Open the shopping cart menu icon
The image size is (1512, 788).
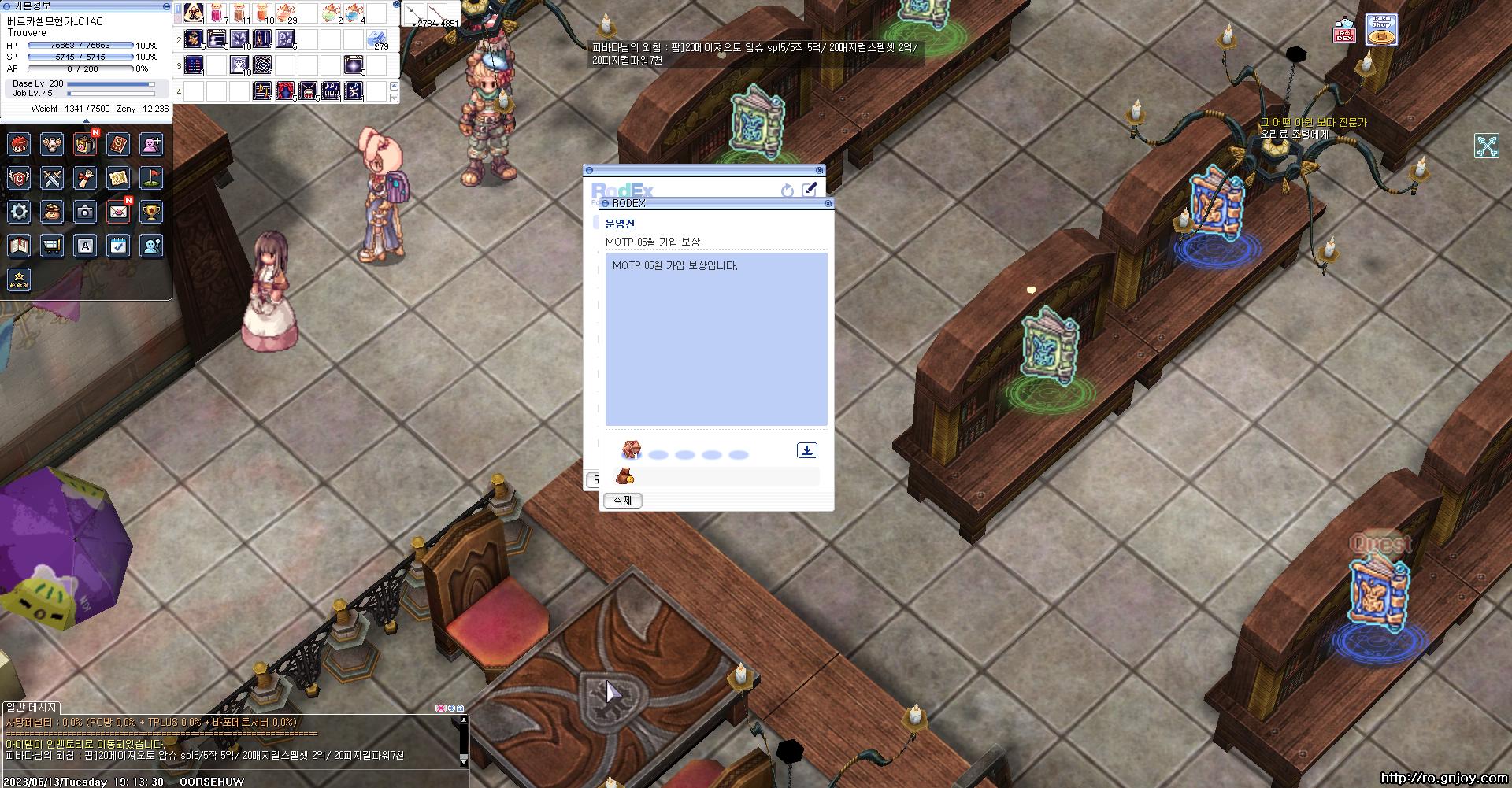tap(52, 246)
